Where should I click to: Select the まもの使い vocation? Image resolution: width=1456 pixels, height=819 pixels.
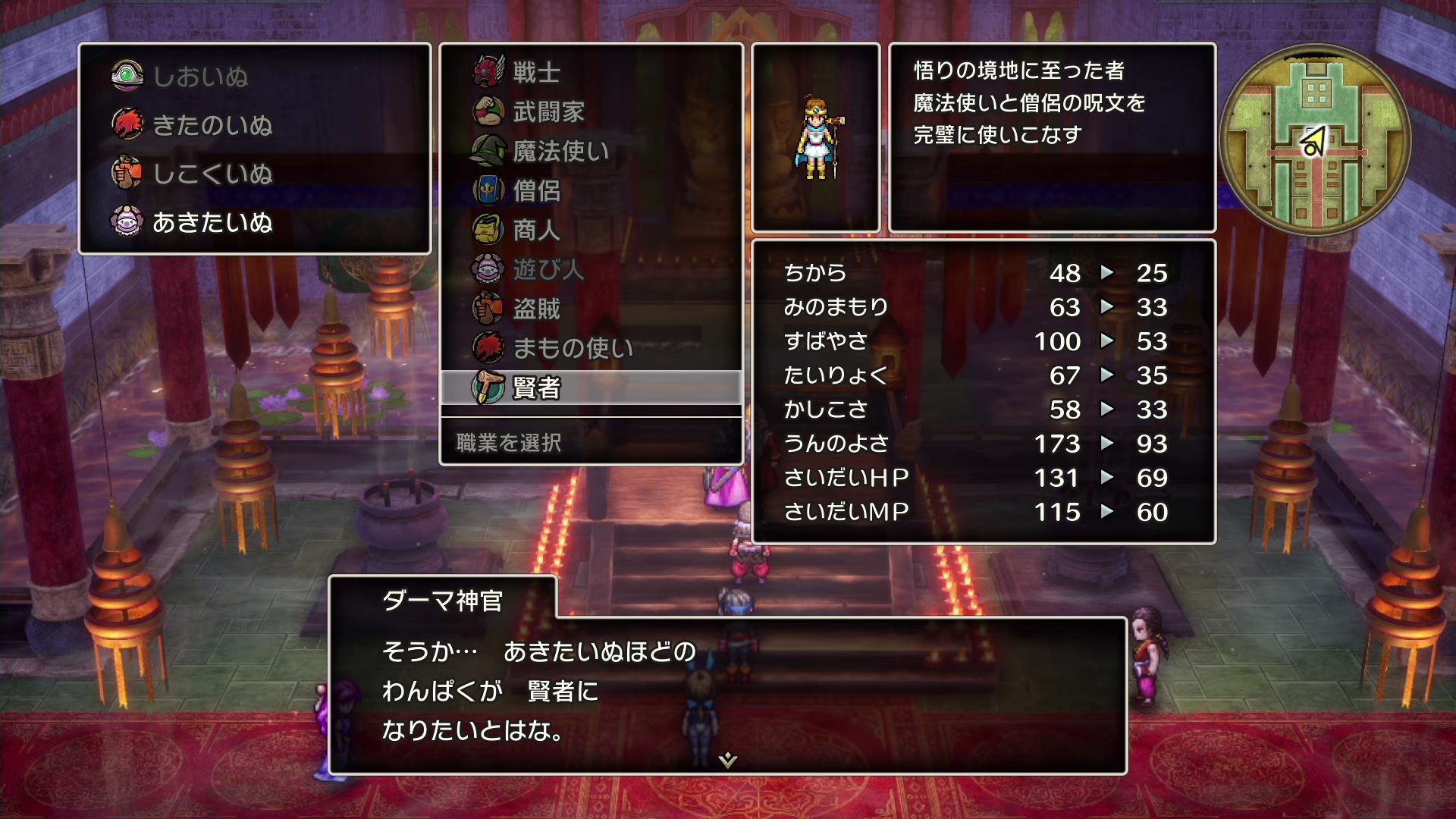coord(573,348)
